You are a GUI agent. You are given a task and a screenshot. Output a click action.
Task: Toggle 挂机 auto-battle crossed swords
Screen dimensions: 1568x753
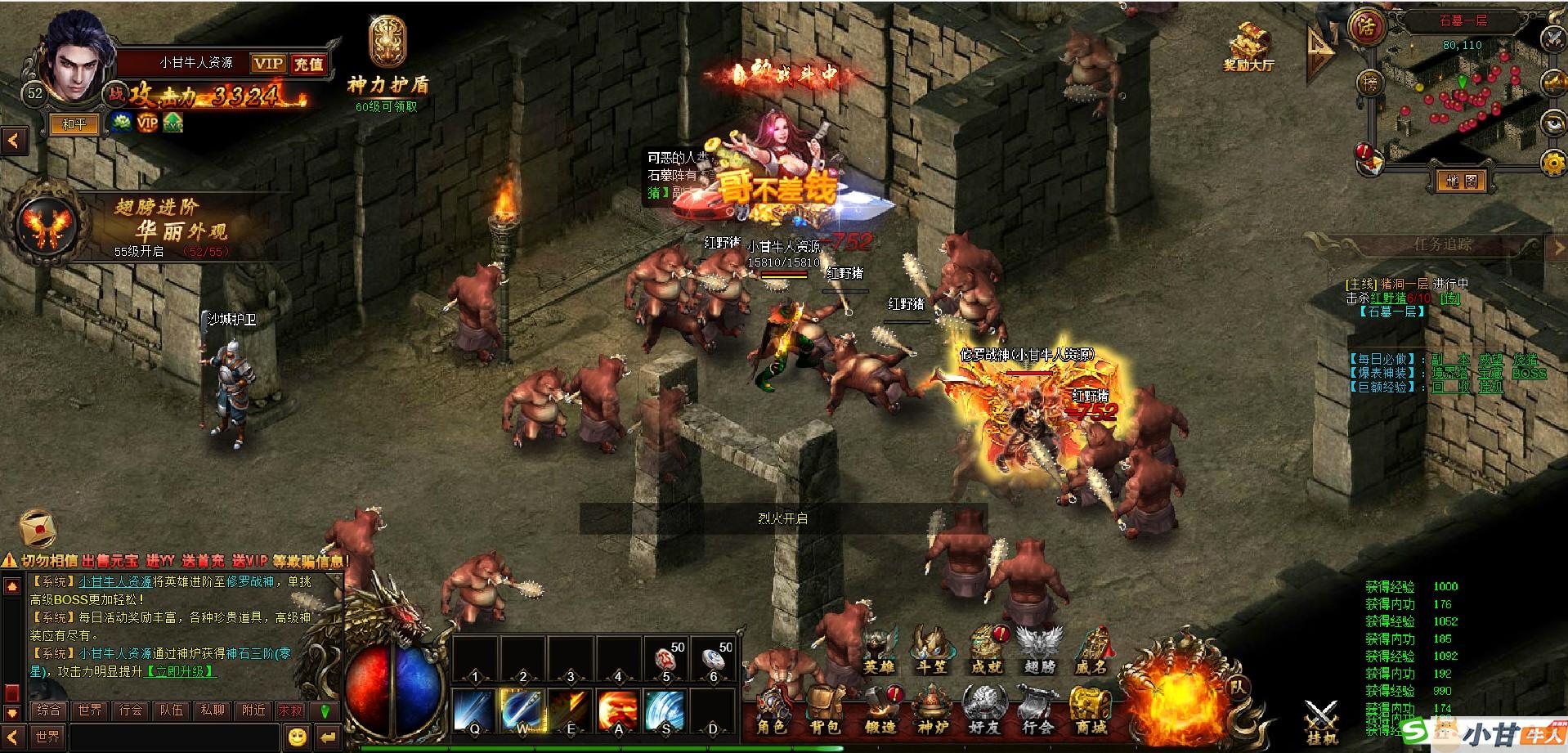(1319, 721)
